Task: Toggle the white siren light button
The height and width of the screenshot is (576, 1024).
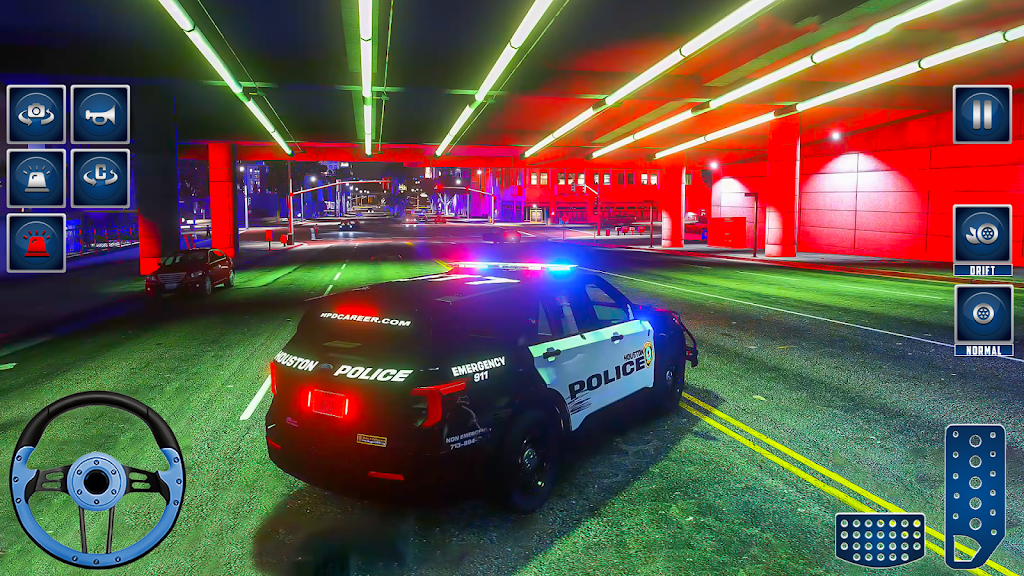Action: pos(36,178)
